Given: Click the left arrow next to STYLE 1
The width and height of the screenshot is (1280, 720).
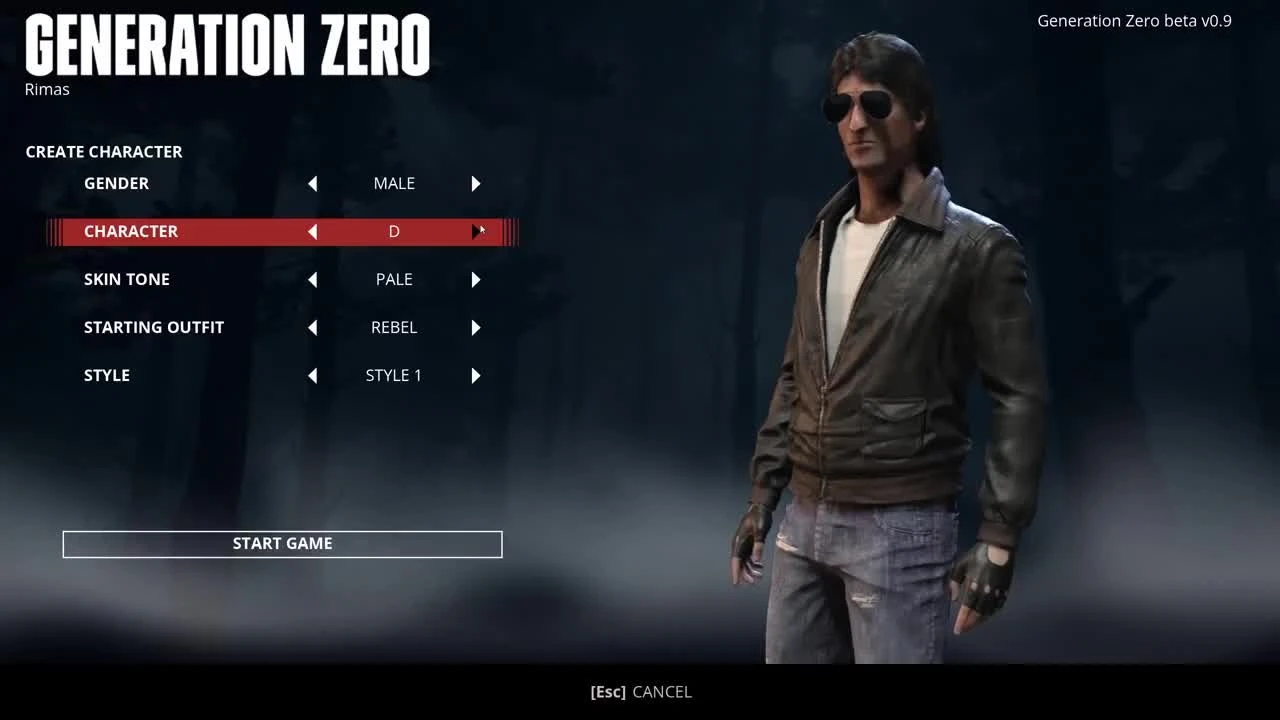Looking at the screenshot, I should (313, 375).
